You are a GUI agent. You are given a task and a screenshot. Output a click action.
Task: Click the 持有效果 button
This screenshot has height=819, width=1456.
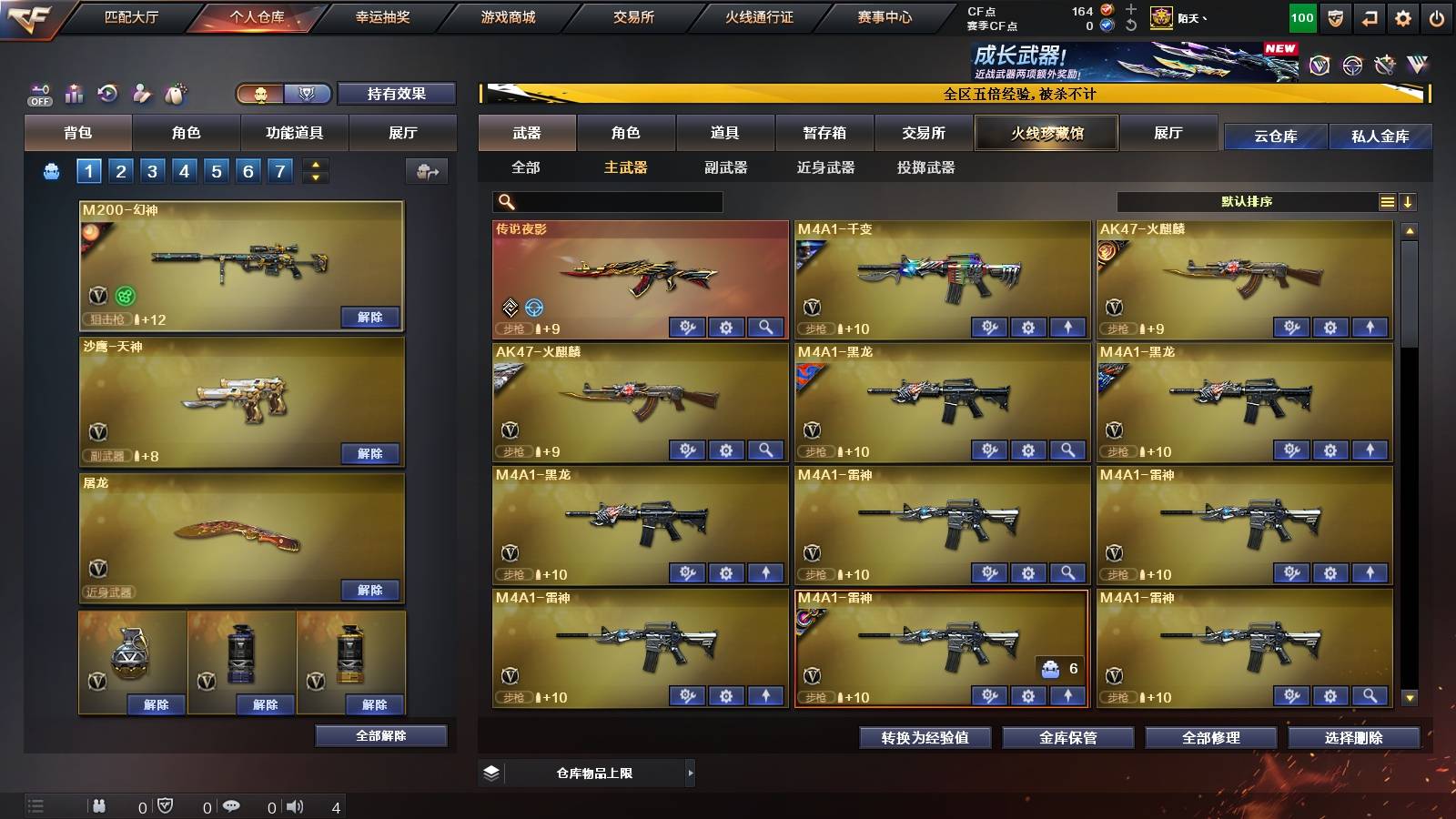[x=397, y=94]
